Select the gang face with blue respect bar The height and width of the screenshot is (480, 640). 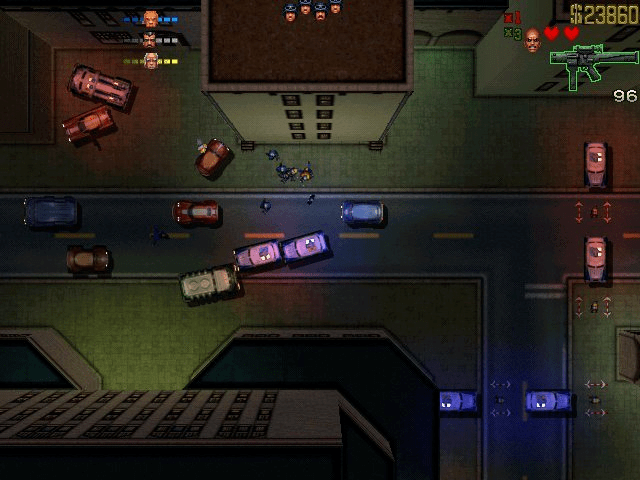151,19
